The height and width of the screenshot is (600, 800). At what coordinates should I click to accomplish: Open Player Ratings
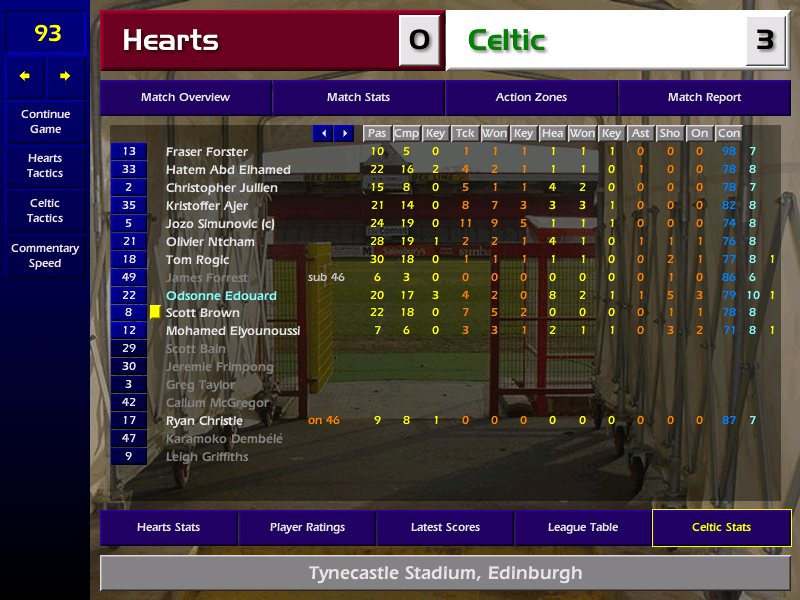coord(307,528)
